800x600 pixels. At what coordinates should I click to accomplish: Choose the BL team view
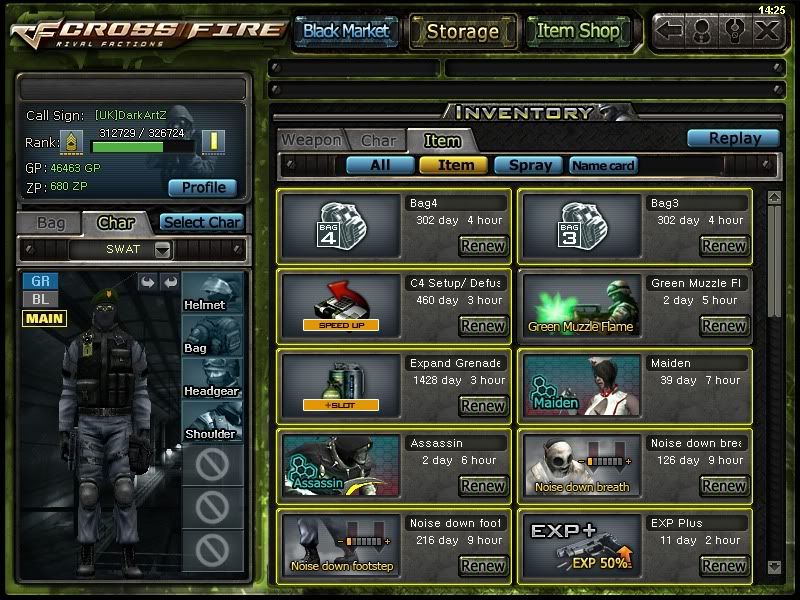pos(39,299)
